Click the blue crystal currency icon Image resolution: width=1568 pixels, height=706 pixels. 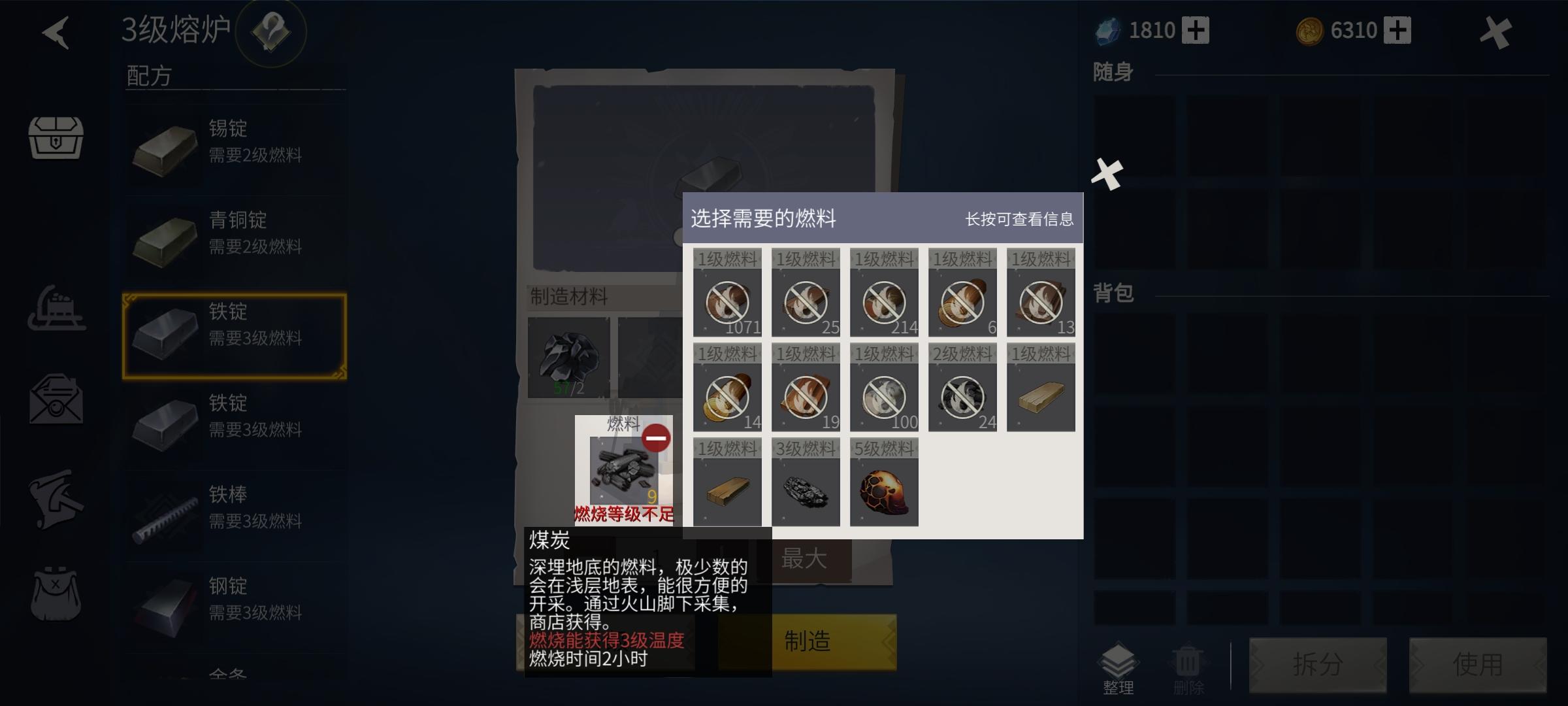[1107, 29]
